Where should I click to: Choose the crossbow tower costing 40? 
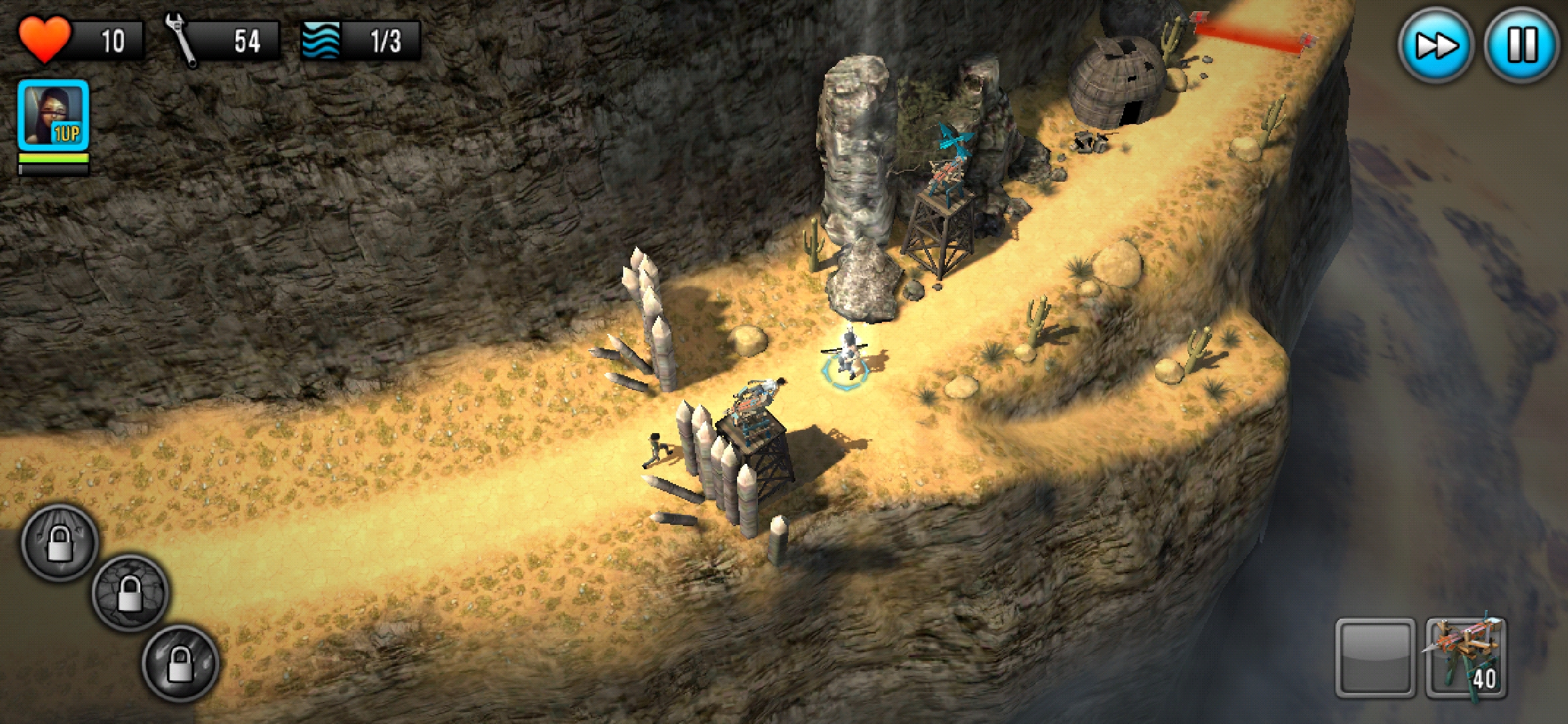point(1466,658)
